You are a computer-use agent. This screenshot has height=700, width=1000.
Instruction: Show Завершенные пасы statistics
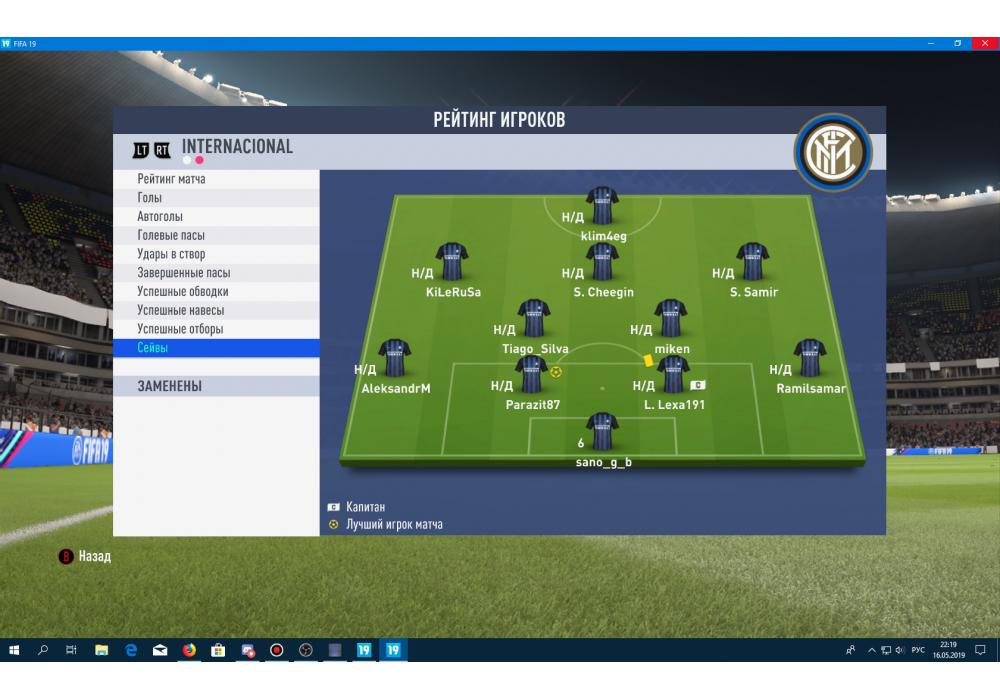click(x=215, y=273)
